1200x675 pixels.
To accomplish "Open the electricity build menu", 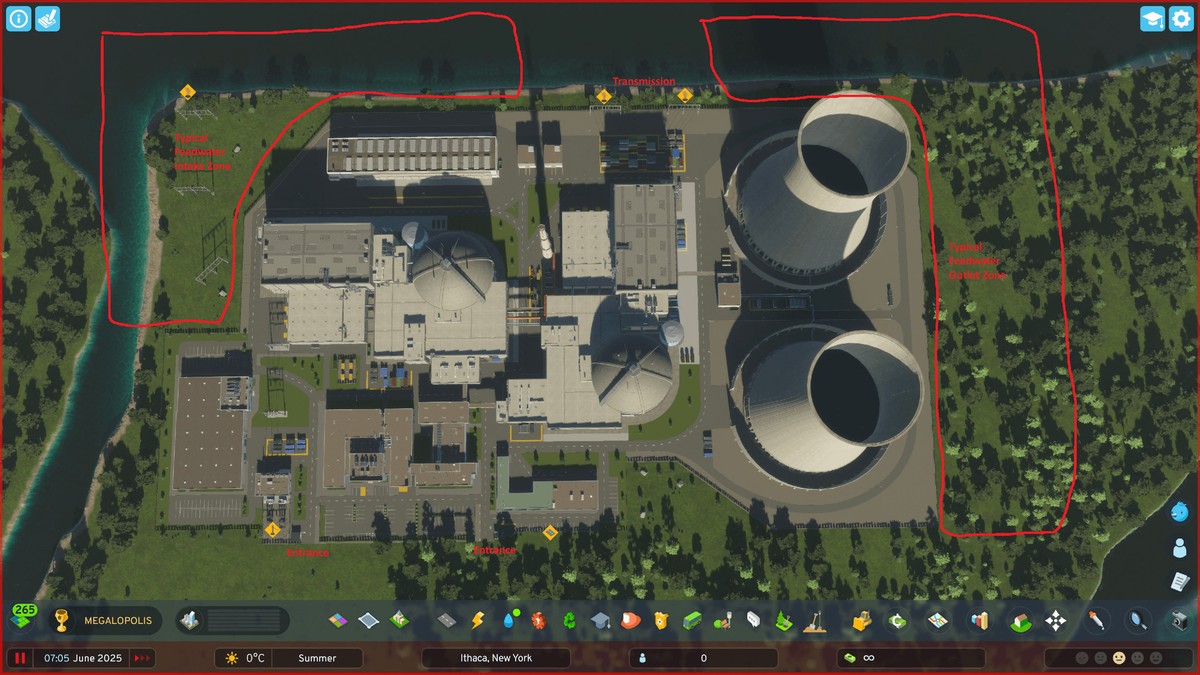I will 478,621.
